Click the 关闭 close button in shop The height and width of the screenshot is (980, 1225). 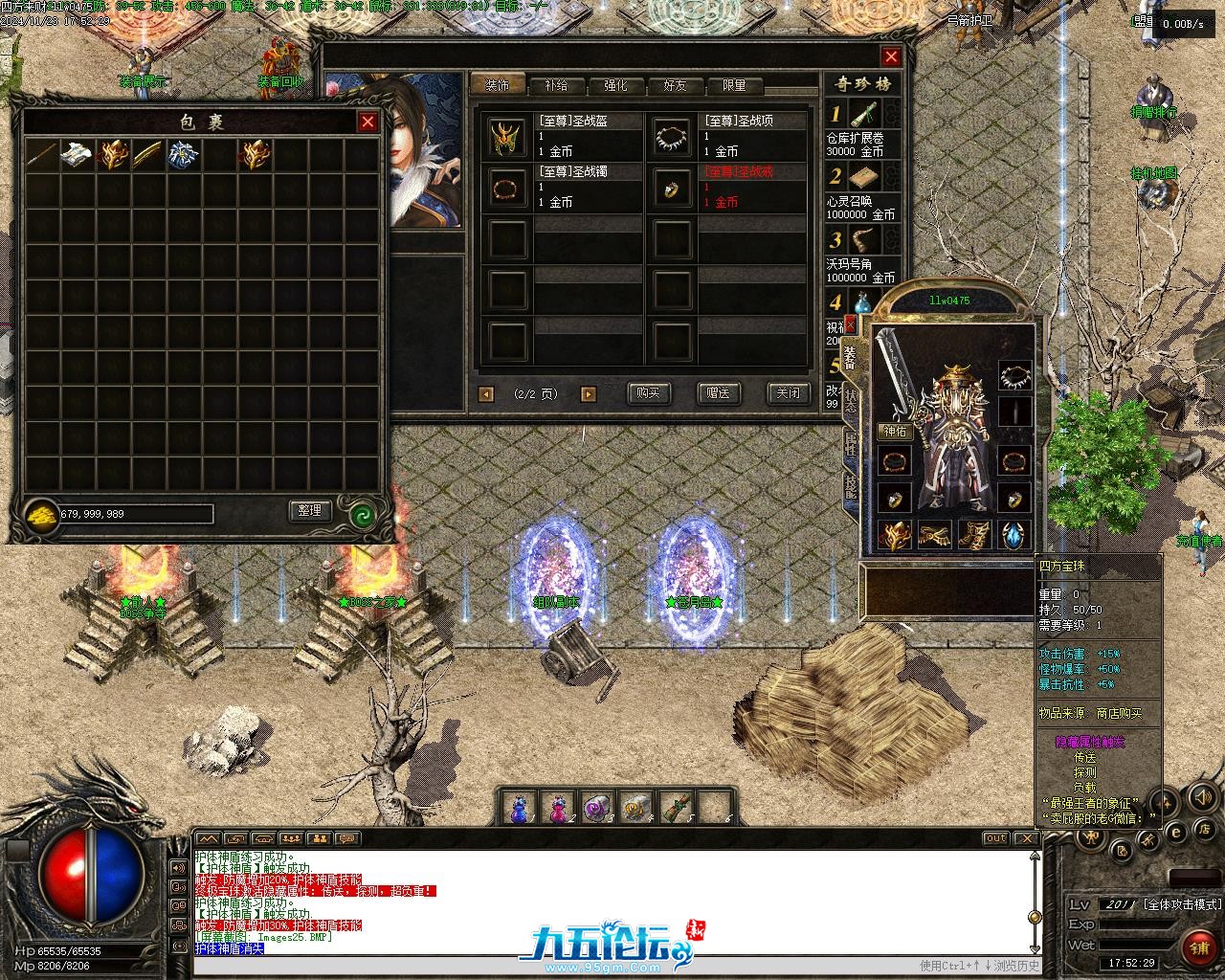pos(788,392)
